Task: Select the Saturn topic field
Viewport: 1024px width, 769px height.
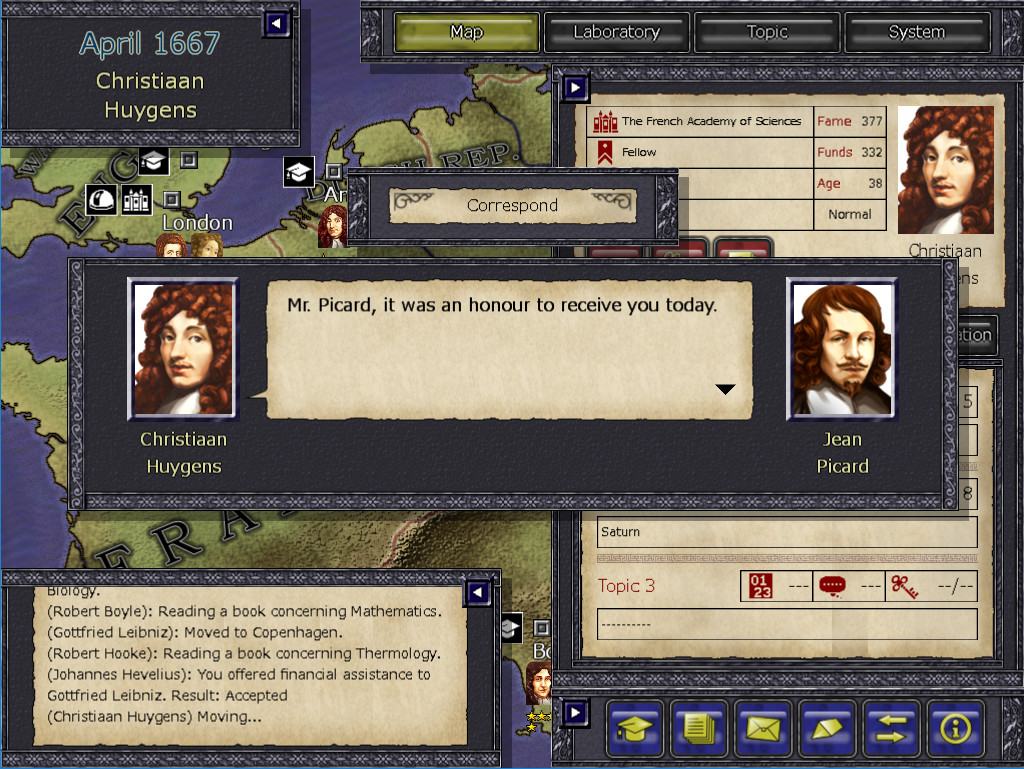Action: coord(787,532)
